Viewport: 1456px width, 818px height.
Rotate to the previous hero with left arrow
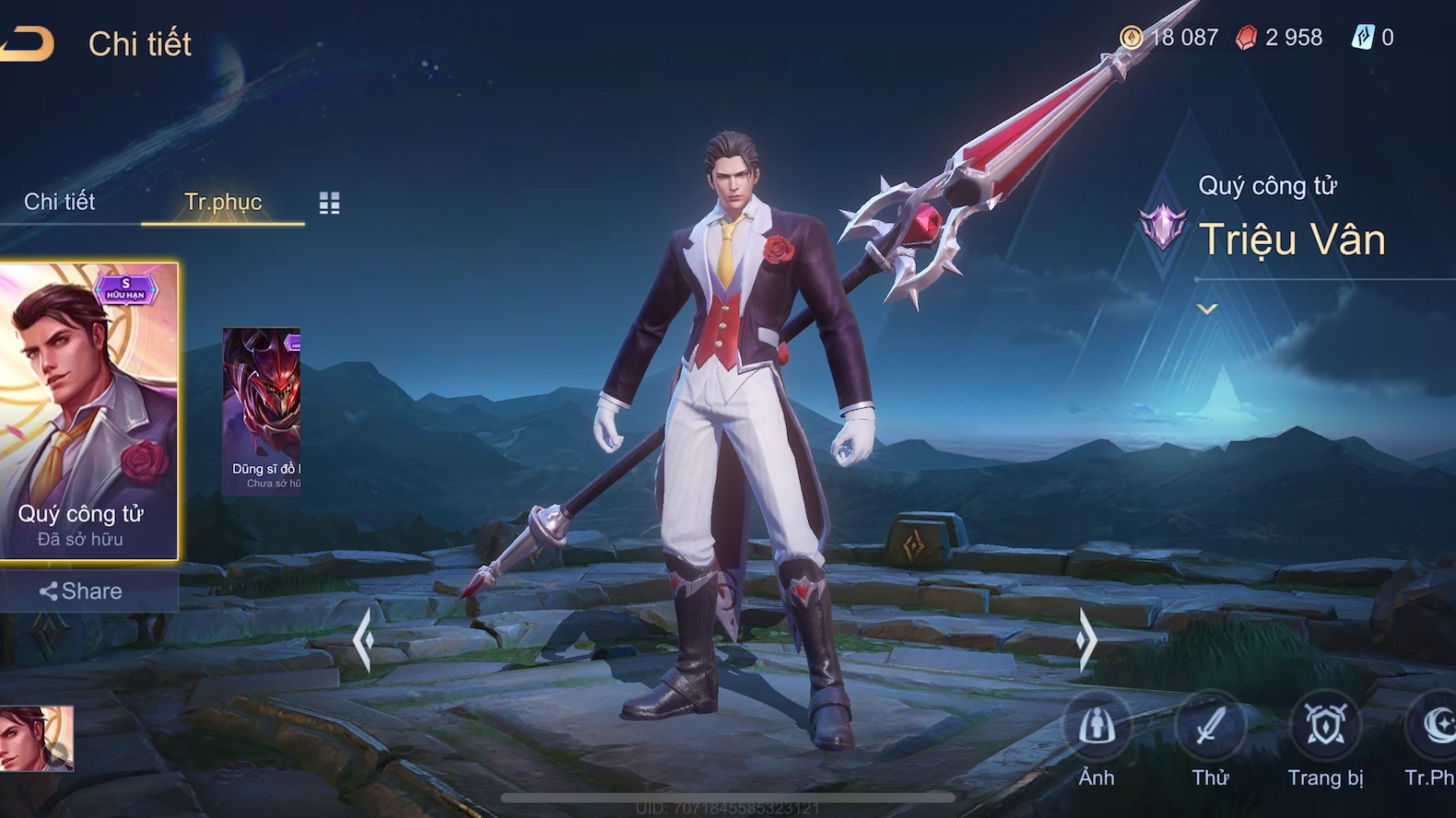point(364,638)
